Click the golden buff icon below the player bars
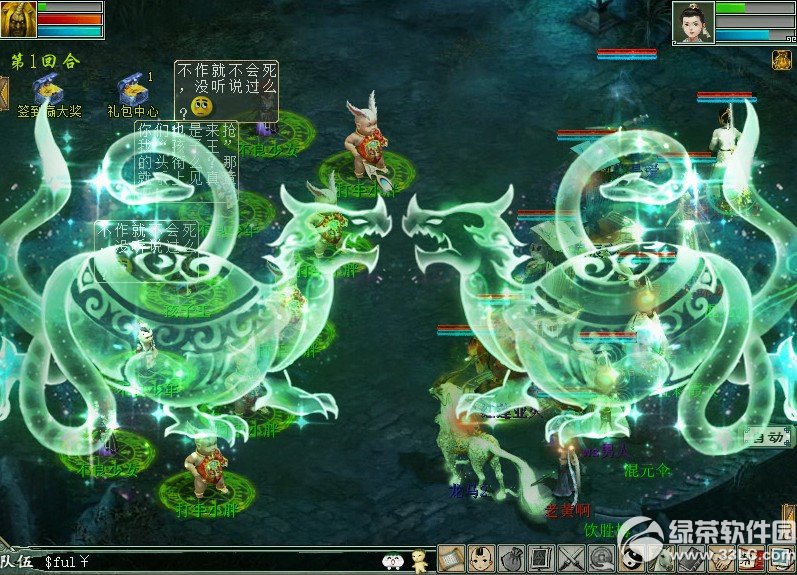The height and width of the screenshot is (575, 797). point(781,60)
